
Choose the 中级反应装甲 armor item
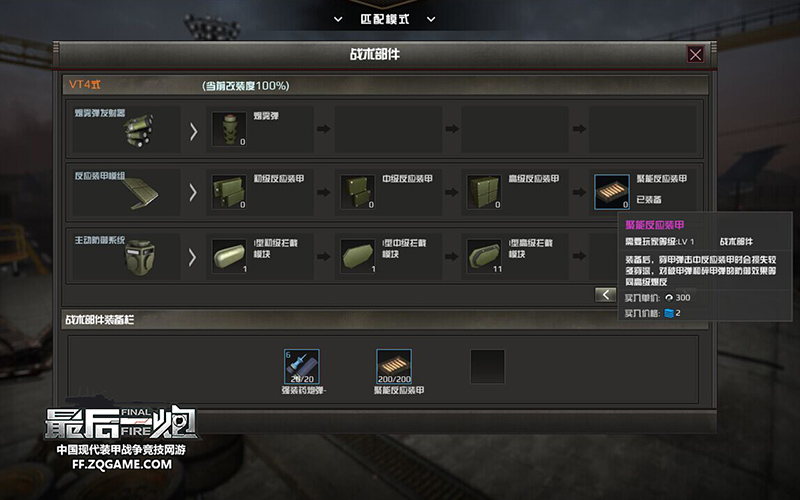click(357, 191)
